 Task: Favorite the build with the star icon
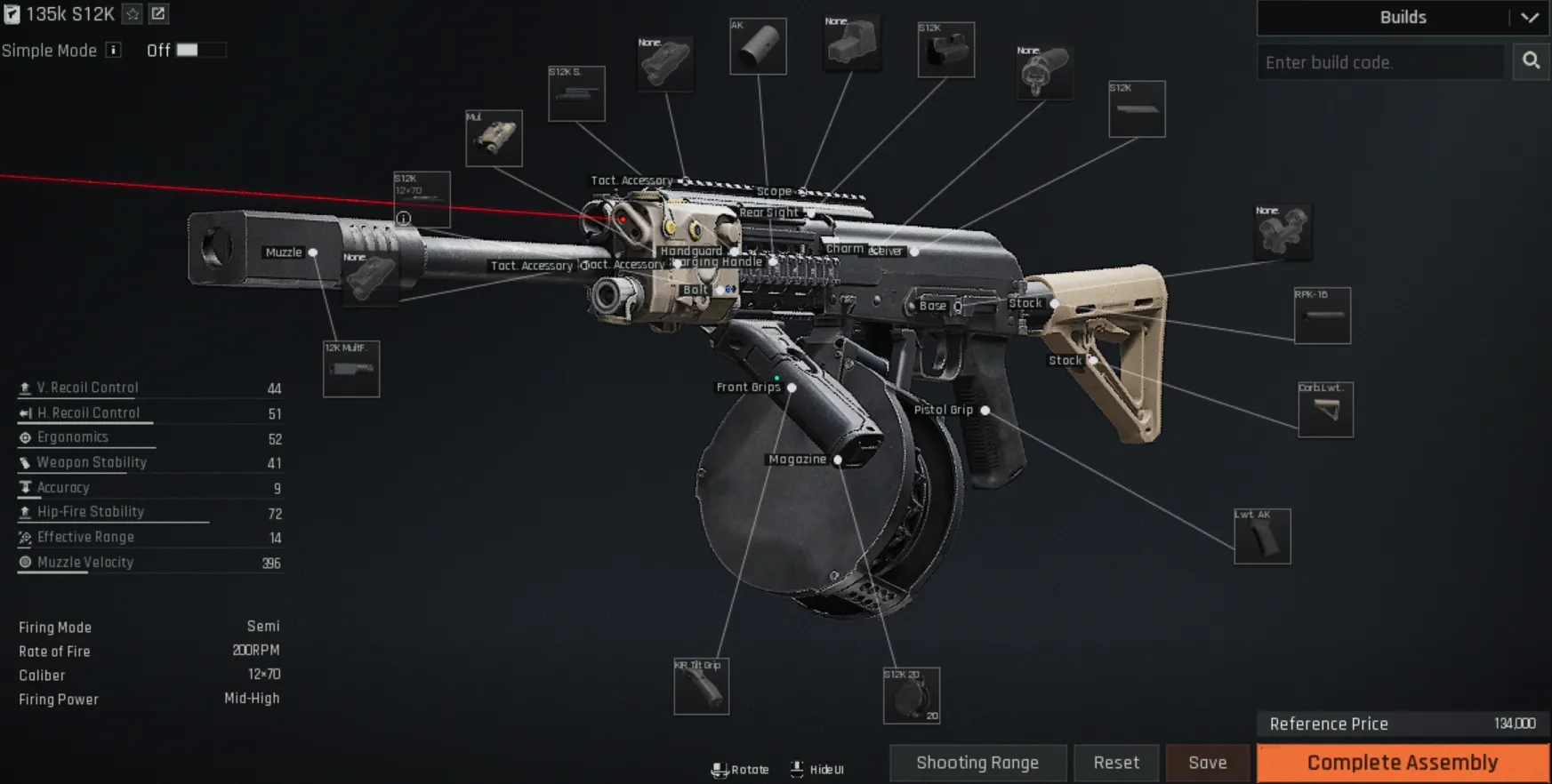click(133, 14)
